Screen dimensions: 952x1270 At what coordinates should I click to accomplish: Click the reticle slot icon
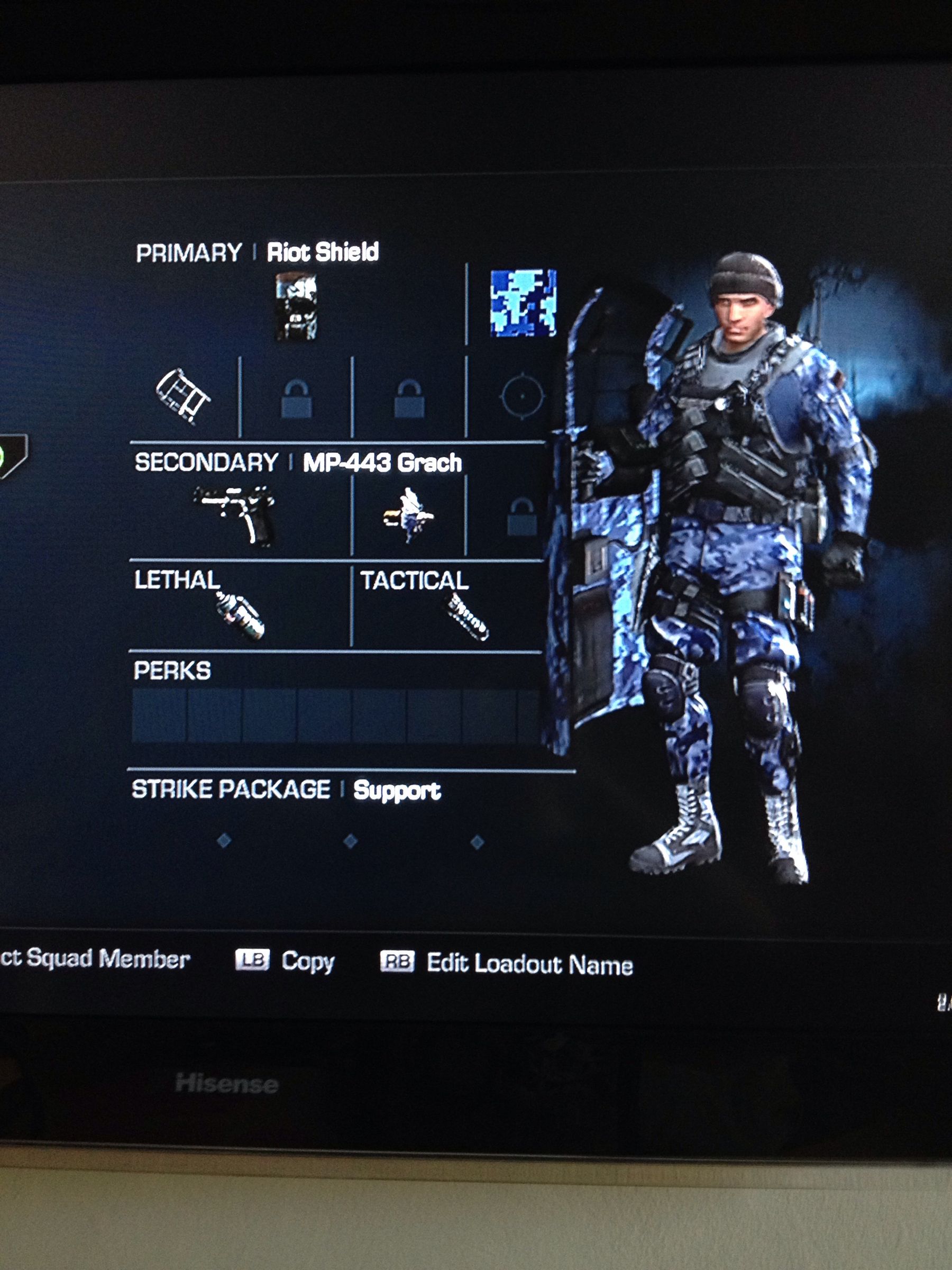click(522, 396)
